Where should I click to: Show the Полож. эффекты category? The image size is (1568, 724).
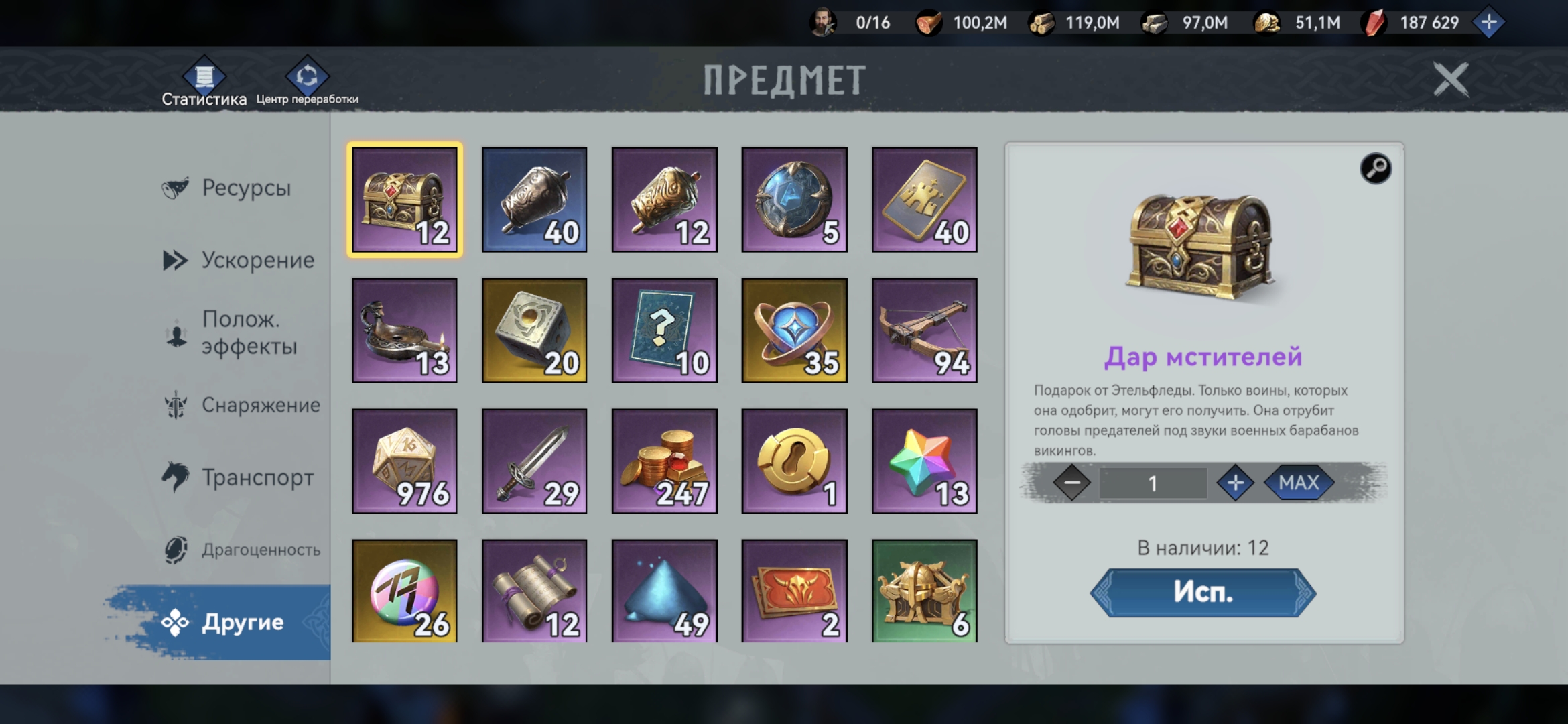pyautogui.click(x=248, y=333)
